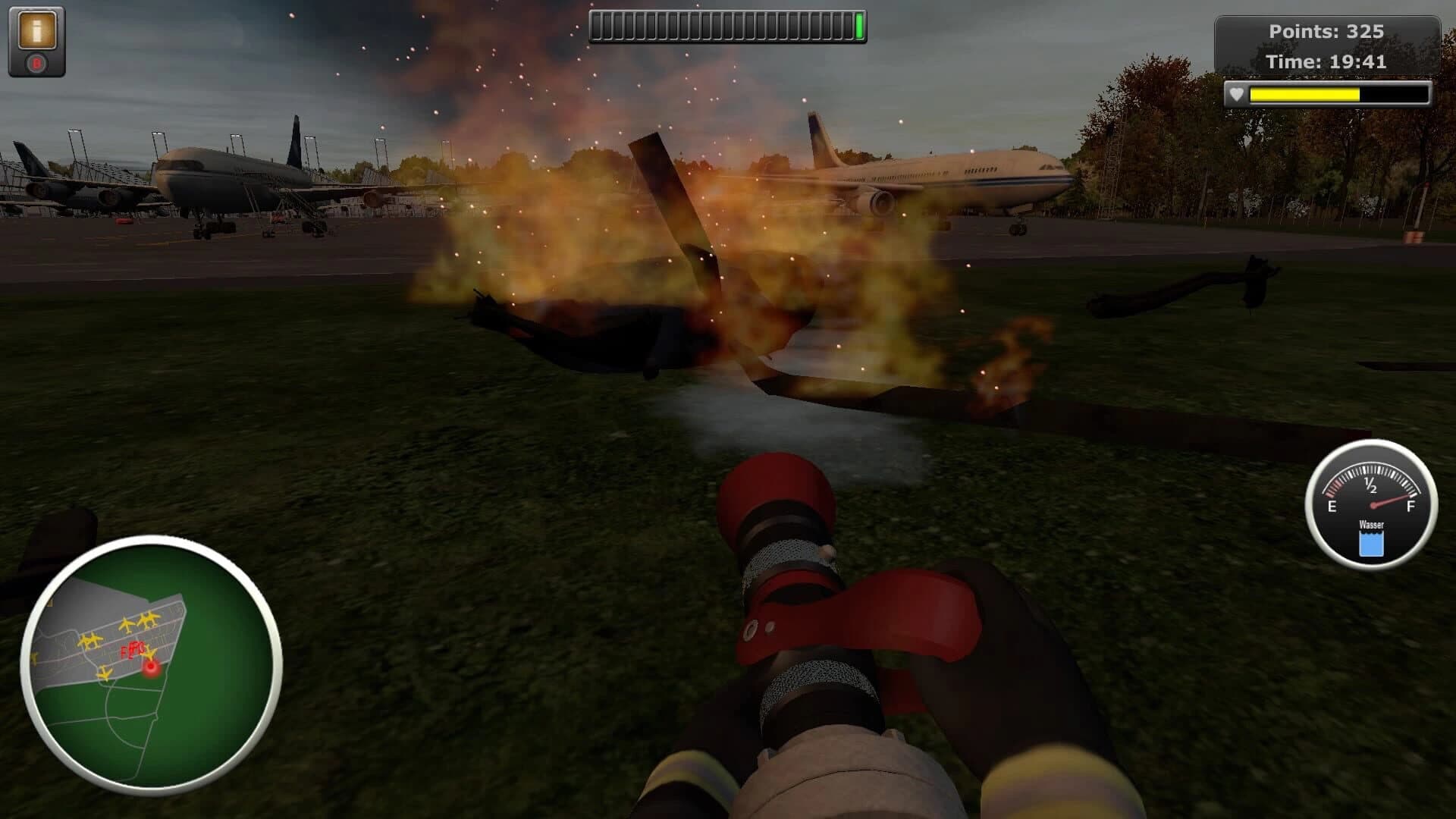
Task: Open the information panel via the 'i' icon
Action: [36, 29]
